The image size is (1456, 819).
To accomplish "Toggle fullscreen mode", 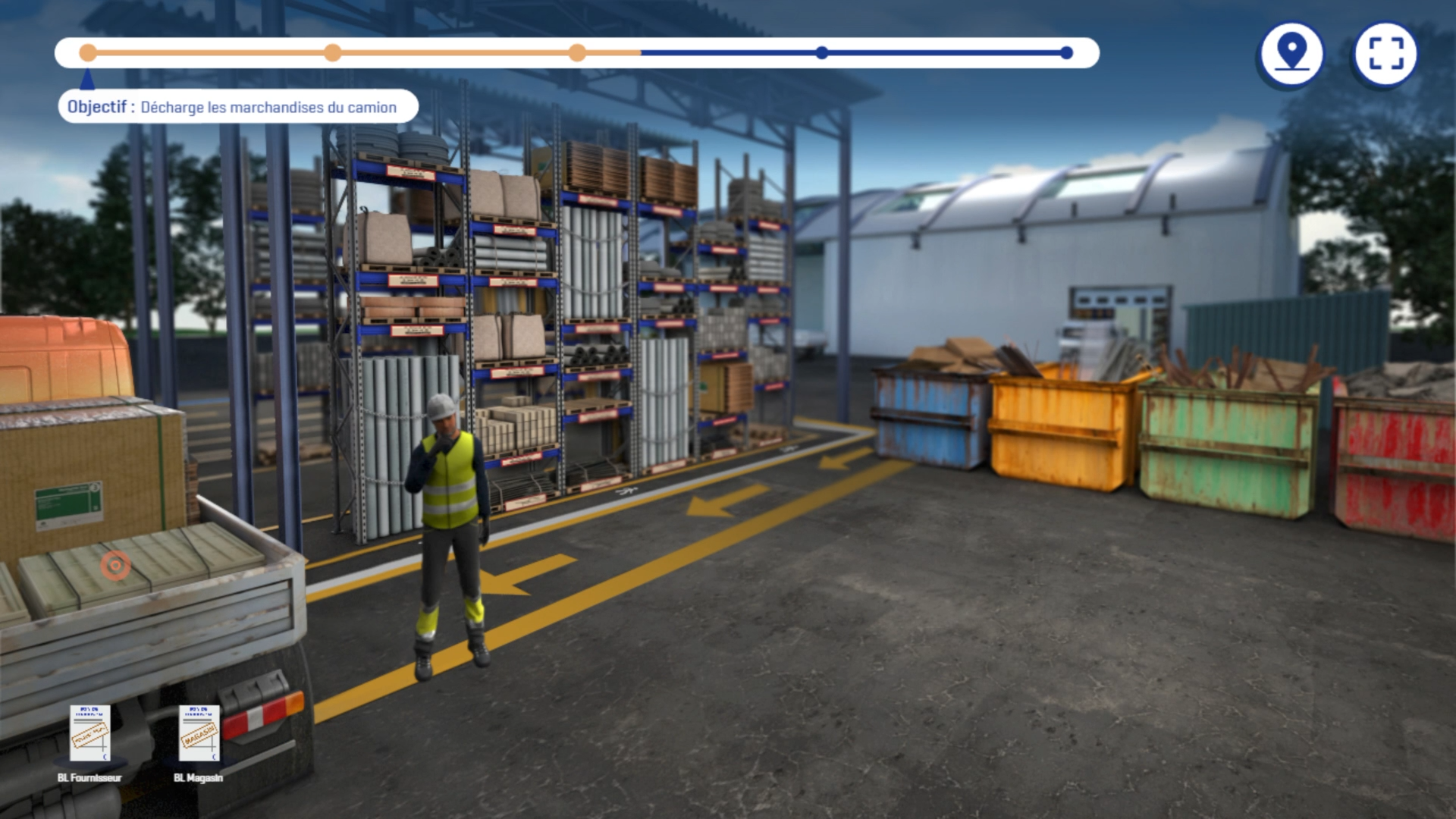I will tap(1385, 54).
